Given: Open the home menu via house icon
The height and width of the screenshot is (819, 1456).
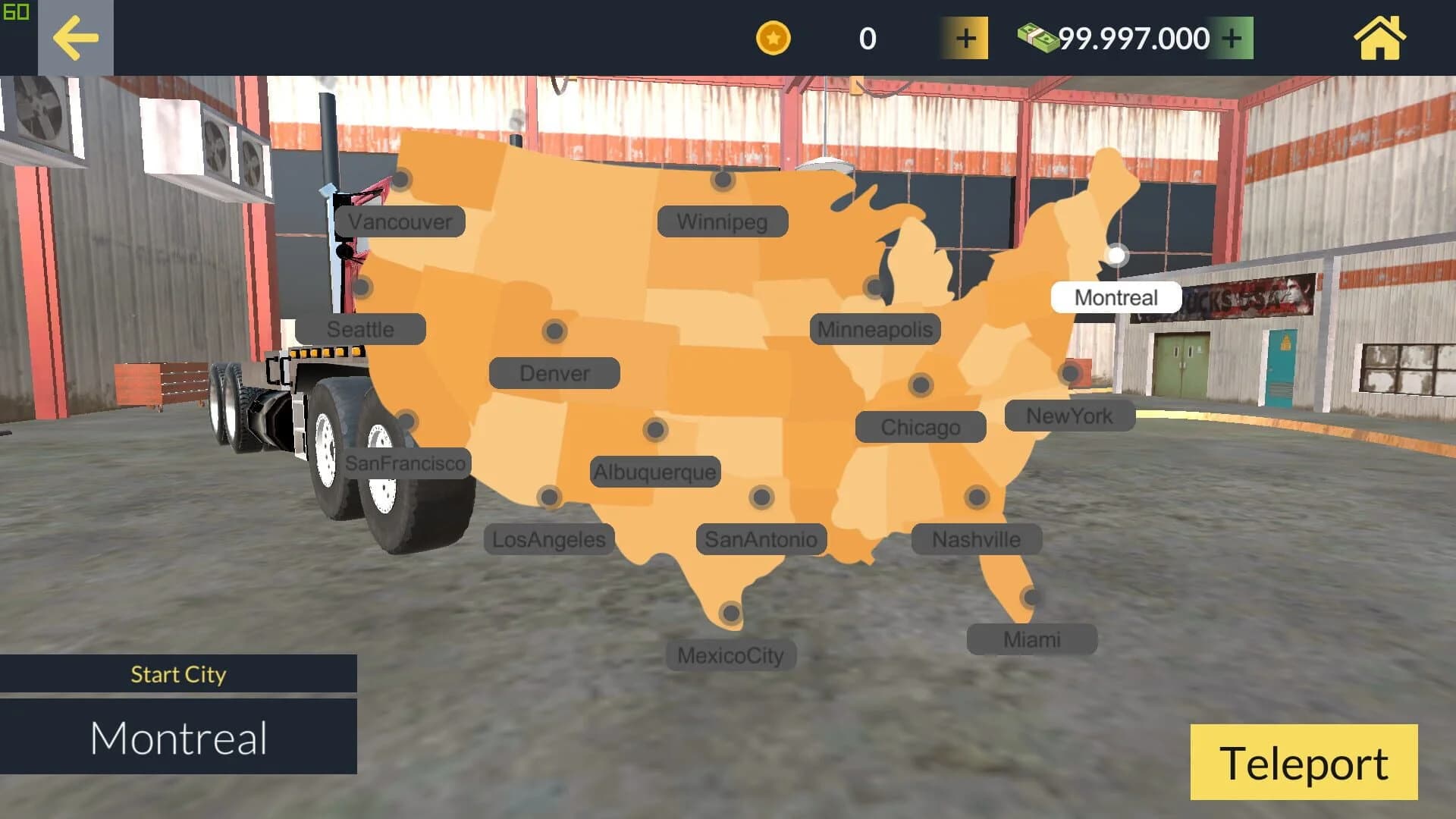Looking at the screenshot, I should click(1380, 37).
